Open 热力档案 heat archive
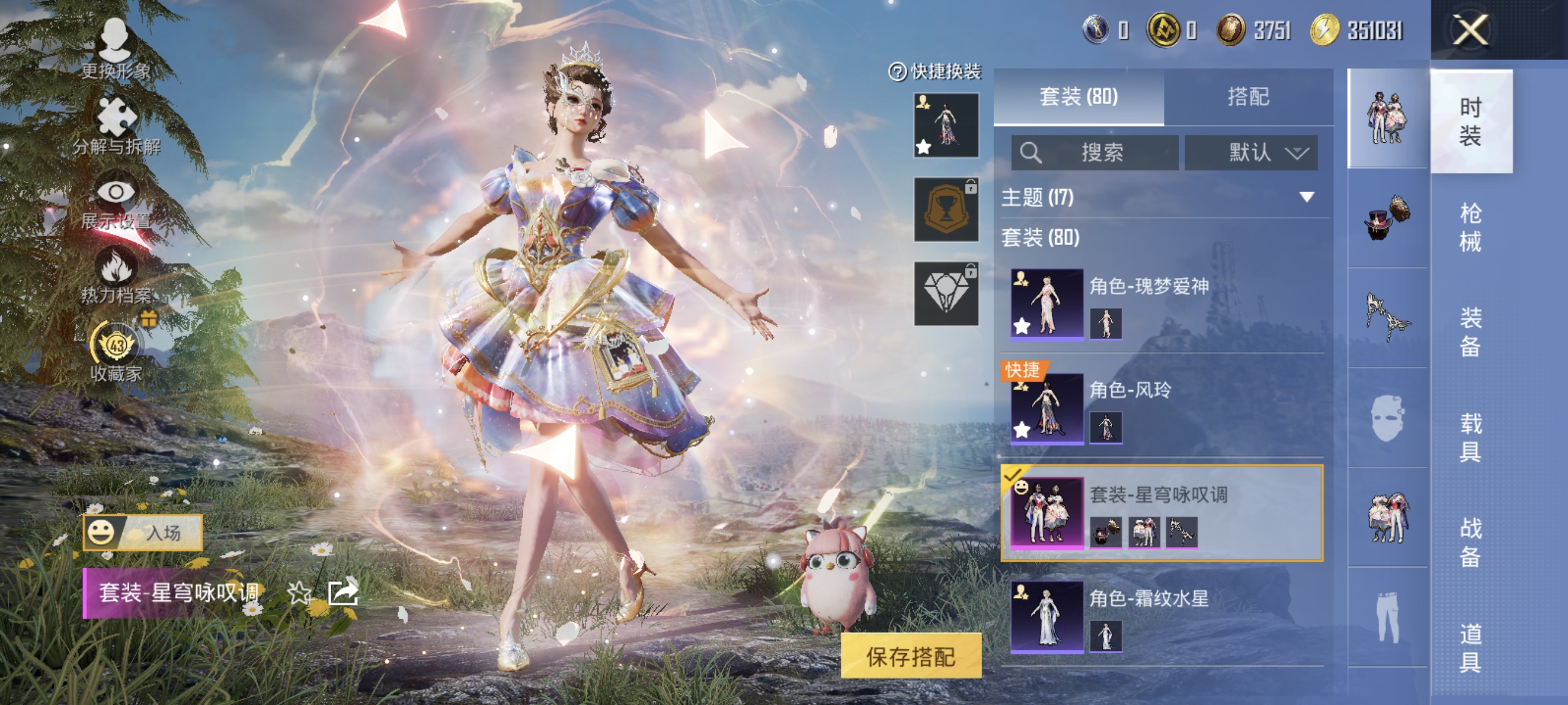The height and width of the screenshot is (705, 1568). [116, 276]
